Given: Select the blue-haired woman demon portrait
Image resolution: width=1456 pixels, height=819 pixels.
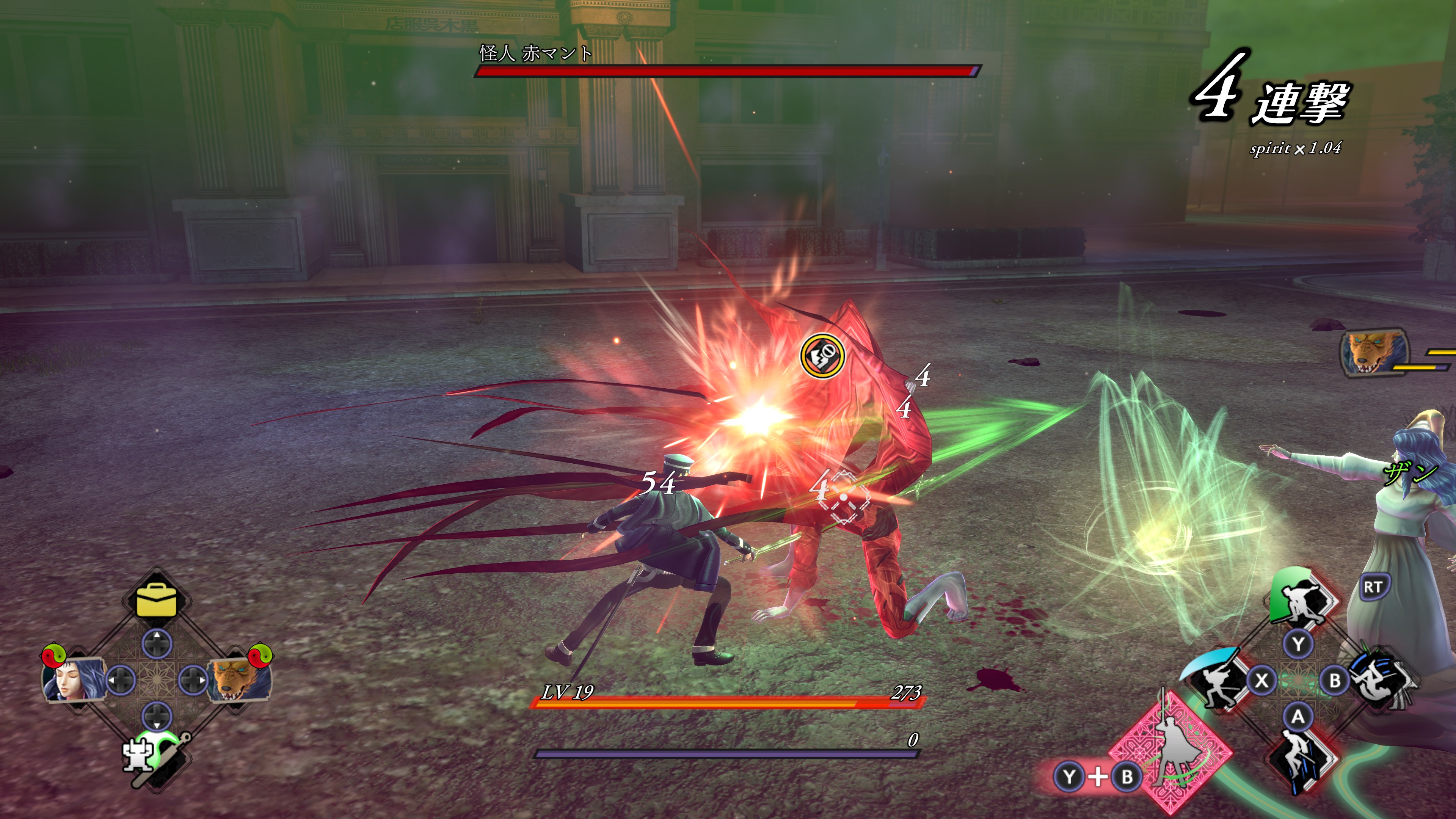Looking at the screenshot, I should (x=72, y=679).
